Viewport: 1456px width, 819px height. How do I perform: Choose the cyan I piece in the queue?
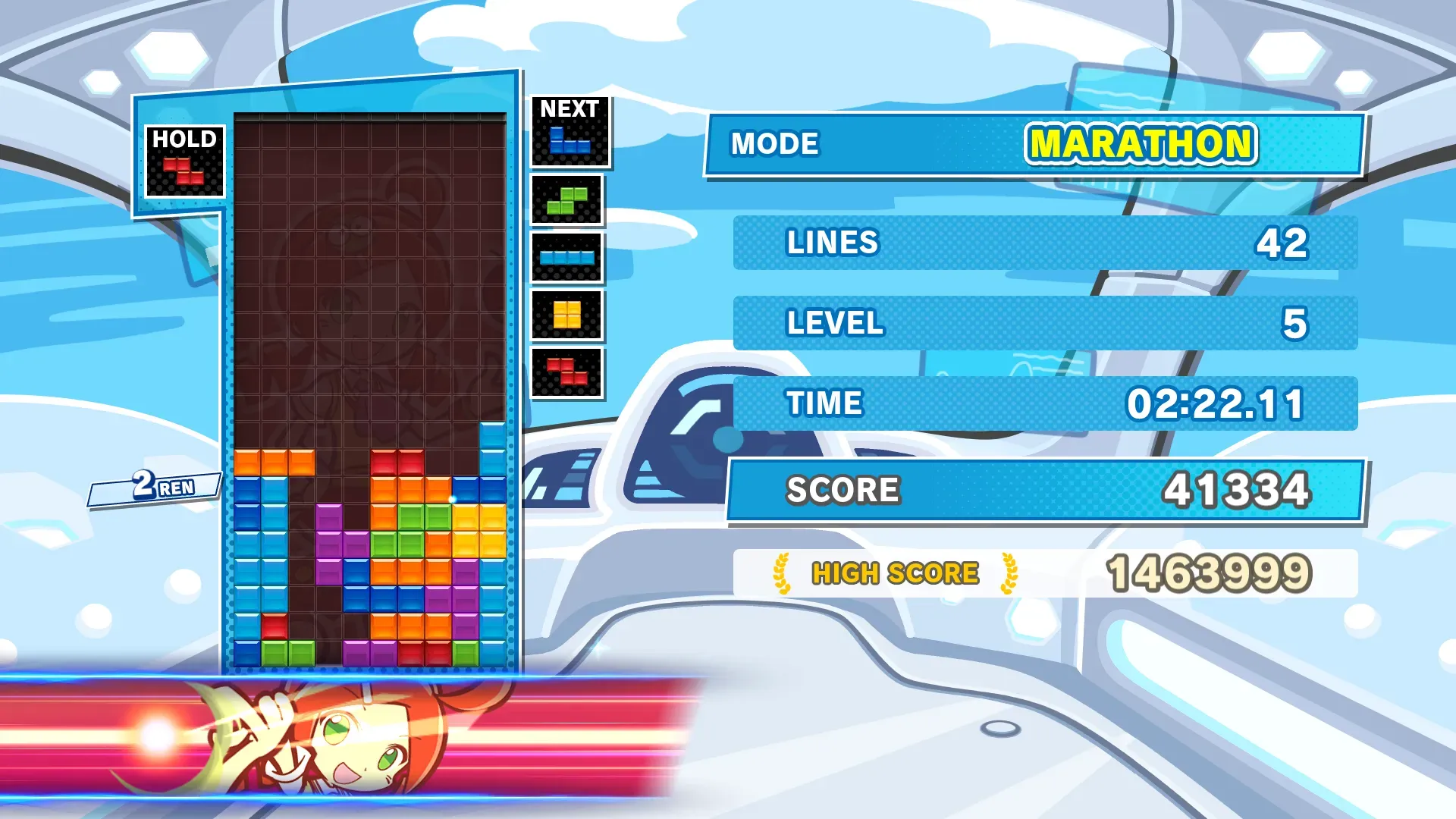tap(567, 258)
